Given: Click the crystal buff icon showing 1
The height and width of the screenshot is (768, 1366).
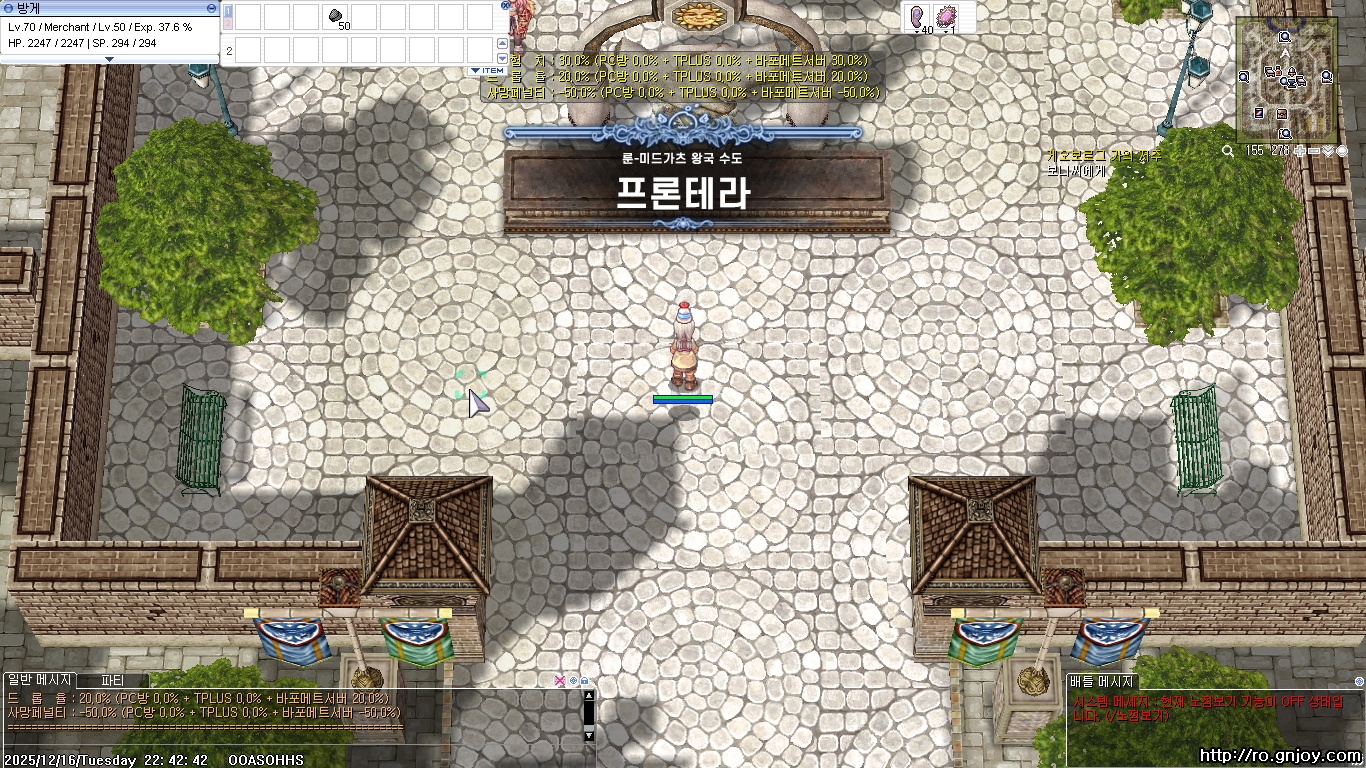Looking at the screenshot, I should coord(944,16).
